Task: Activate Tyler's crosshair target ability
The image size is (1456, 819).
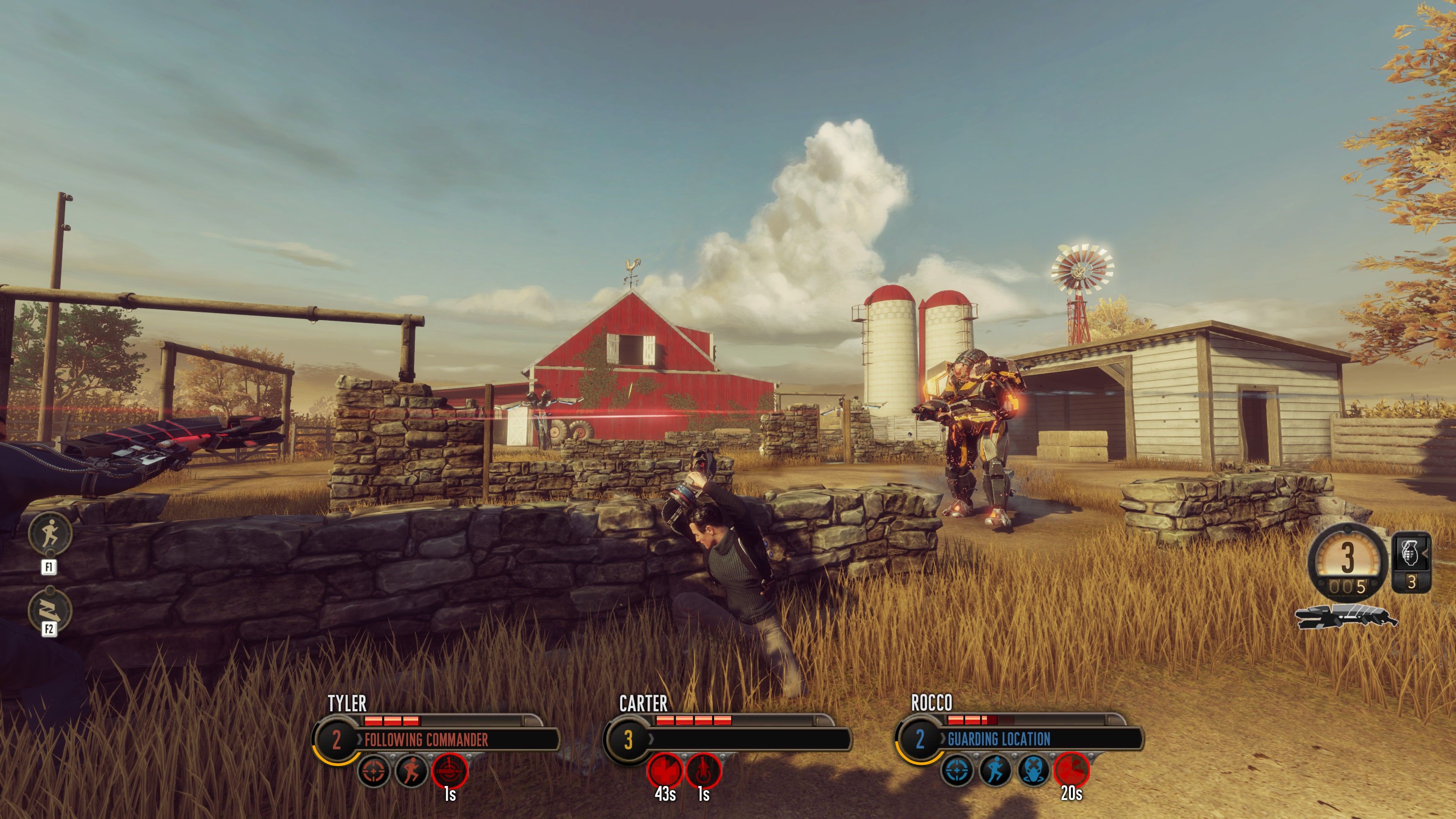Action: point(375,770)
